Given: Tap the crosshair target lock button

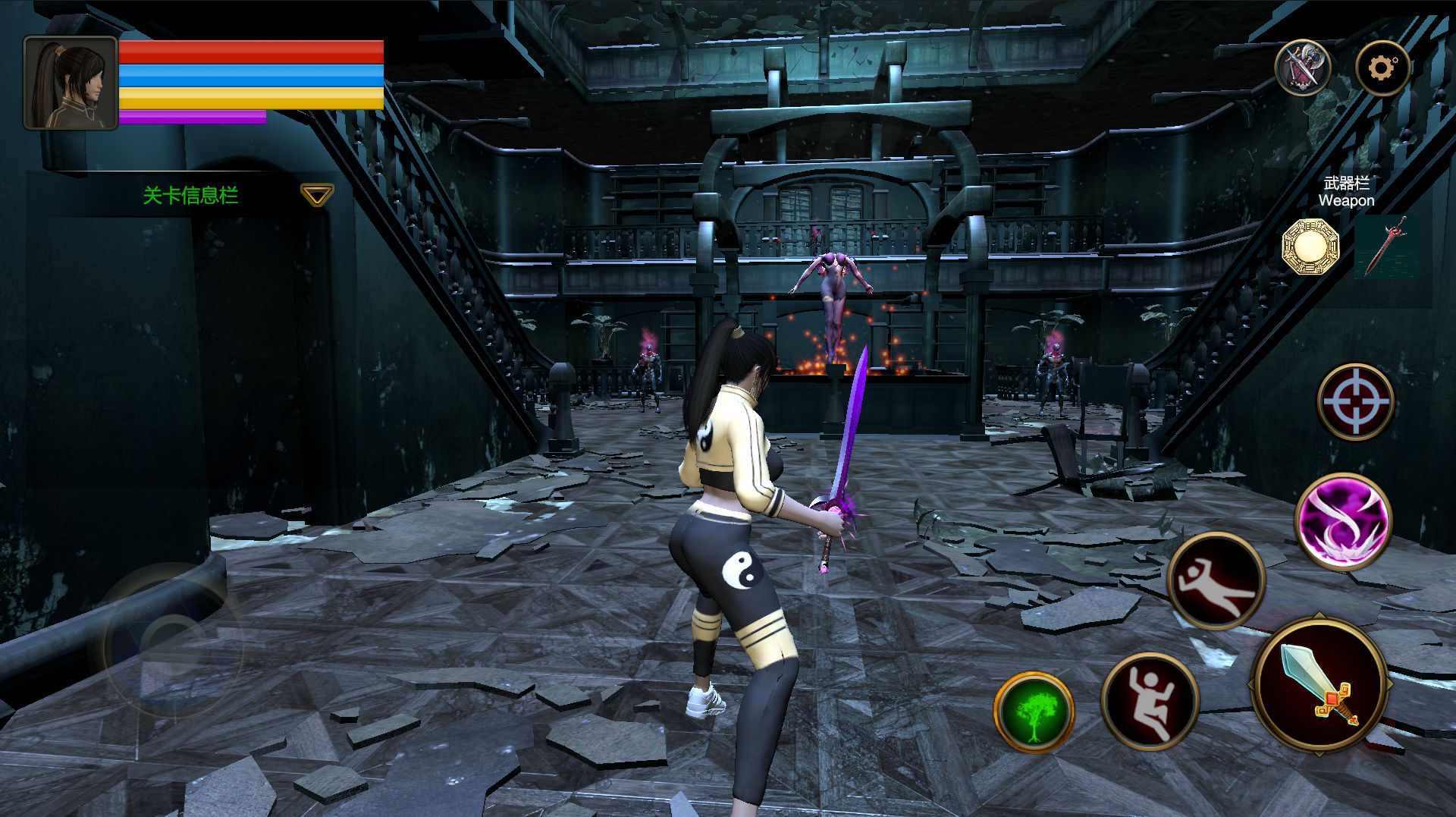Looking at the screenshot, I should point(1355,402).
